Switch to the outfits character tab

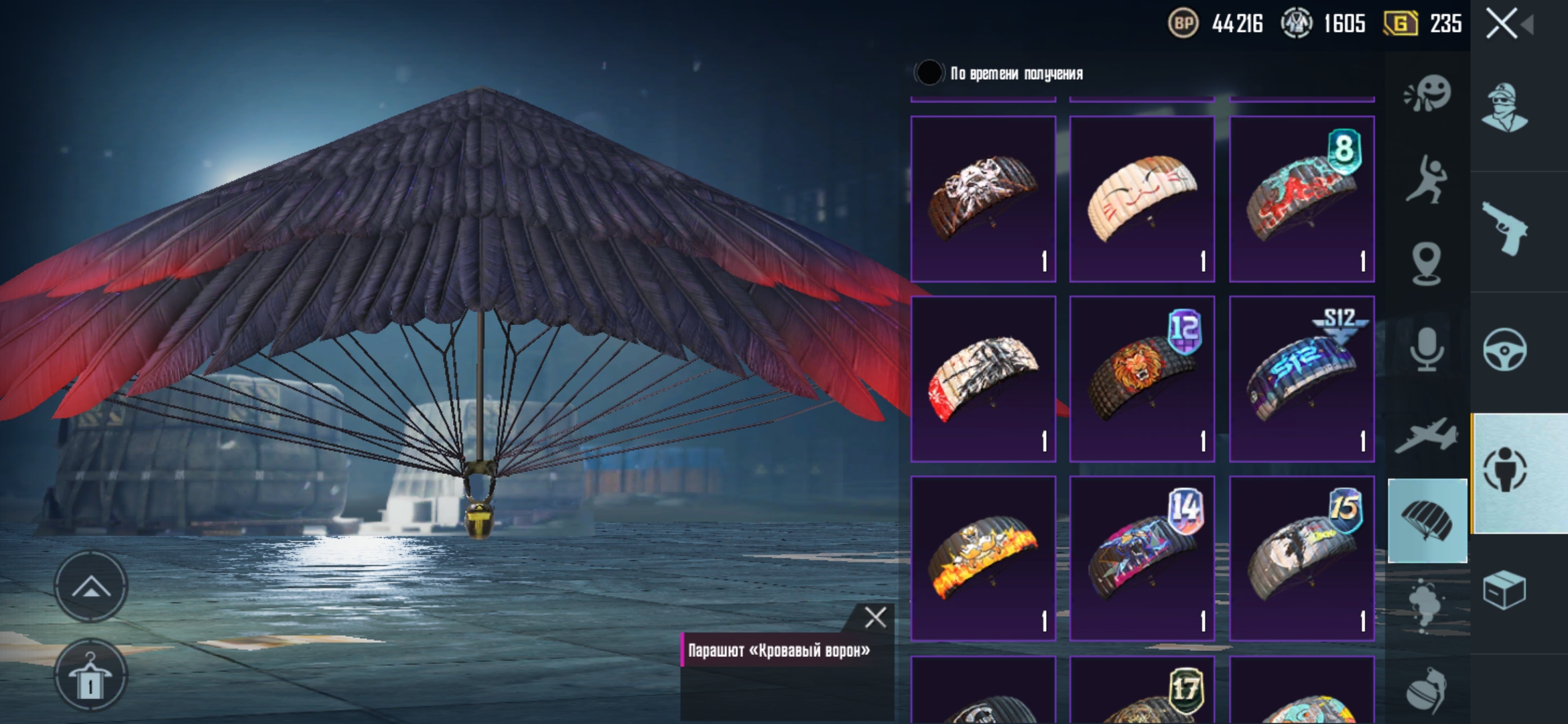click(x=1504, y=107)
